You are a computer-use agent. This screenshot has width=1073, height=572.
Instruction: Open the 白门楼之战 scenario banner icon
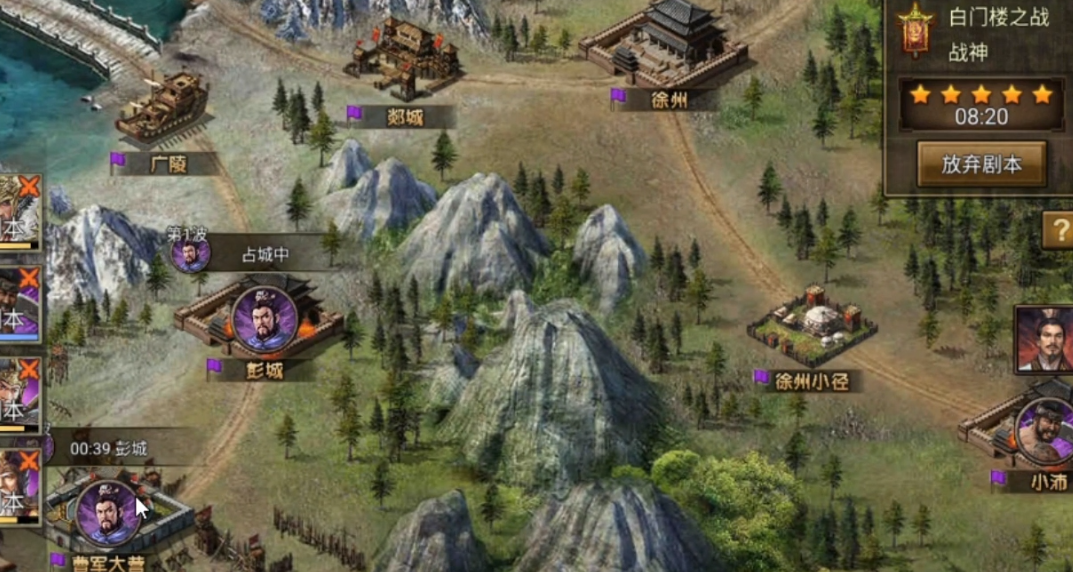tap(914, 31)
